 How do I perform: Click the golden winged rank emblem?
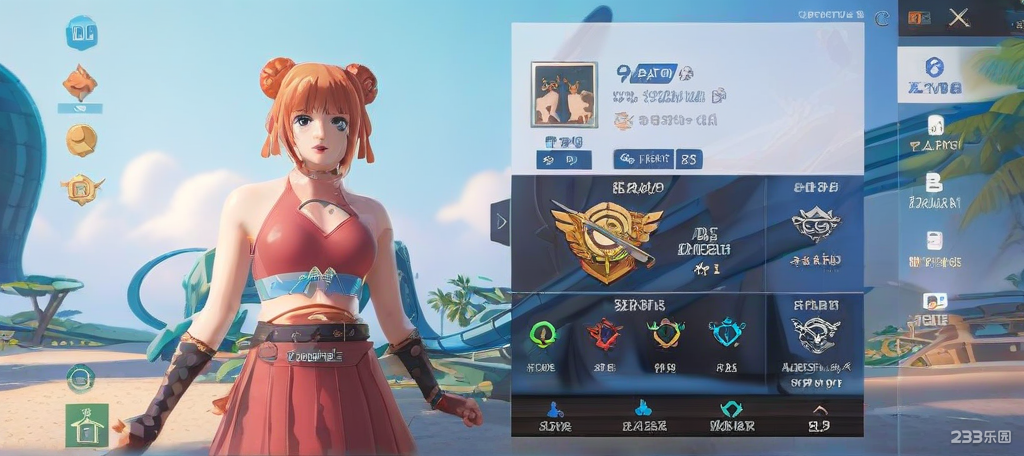[605, 234]
